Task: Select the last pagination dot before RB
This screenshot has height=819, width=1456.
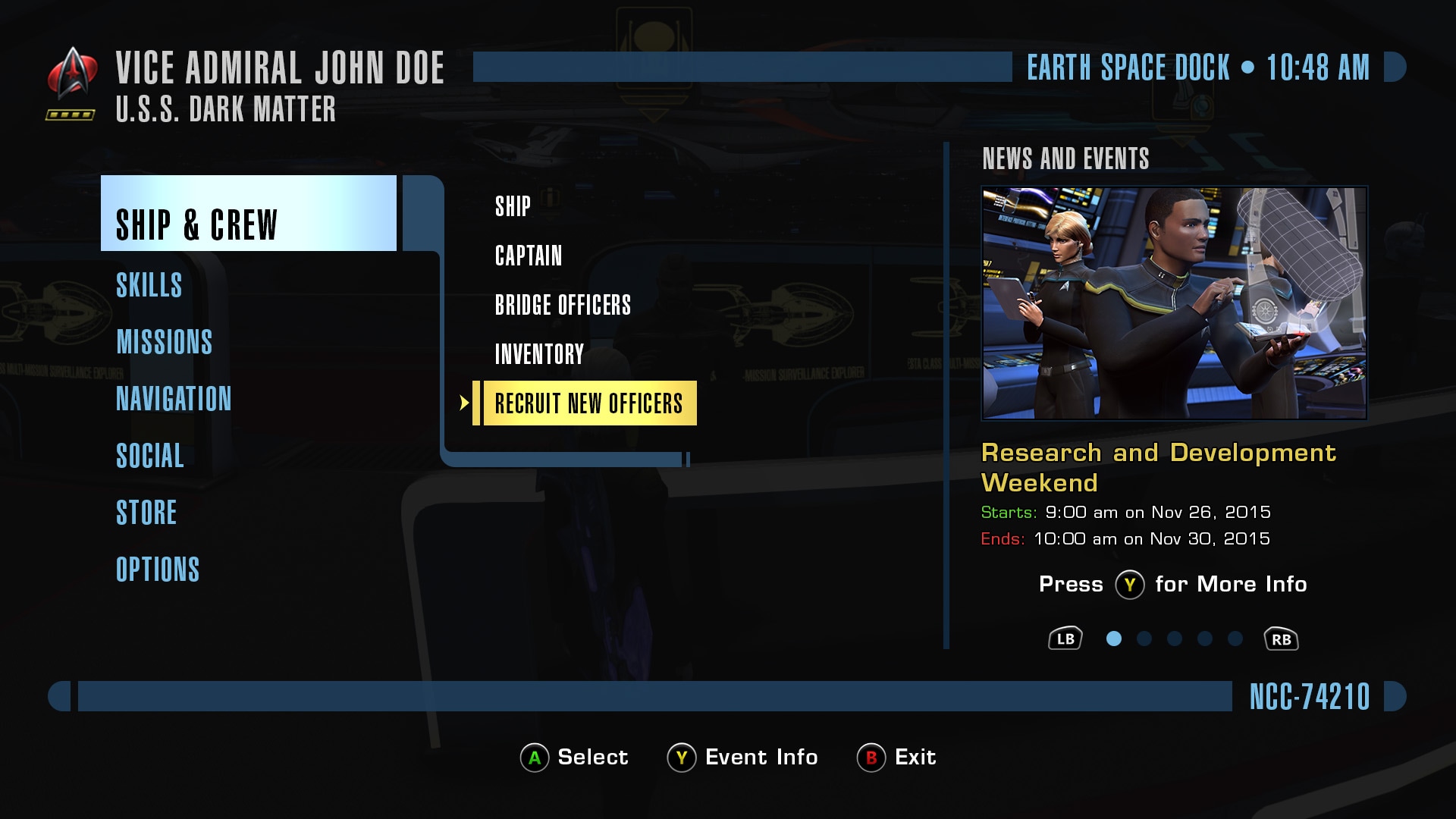Action: tap(1234, 639)
